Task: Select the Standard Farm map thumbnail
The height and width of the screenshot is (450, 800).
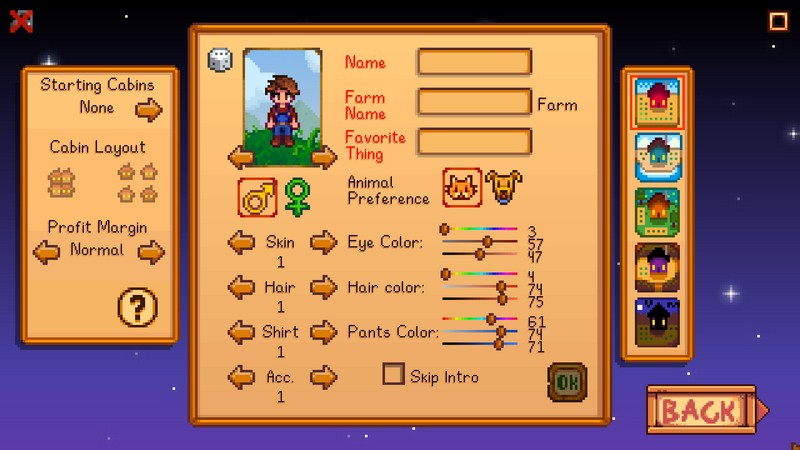Action: click(658, 103)
